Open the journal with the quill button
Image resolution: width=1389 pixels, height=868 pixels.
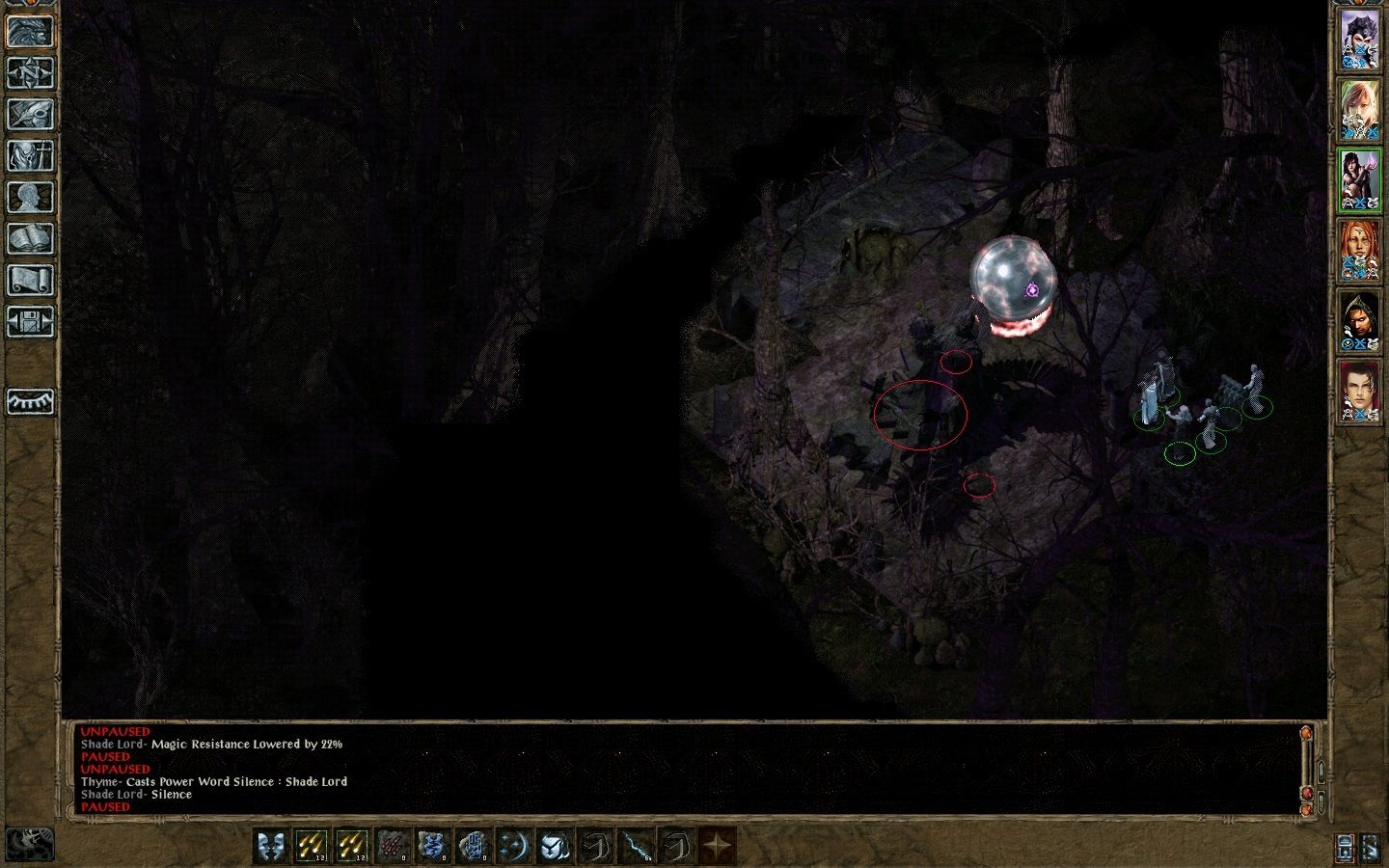[30, 114]
